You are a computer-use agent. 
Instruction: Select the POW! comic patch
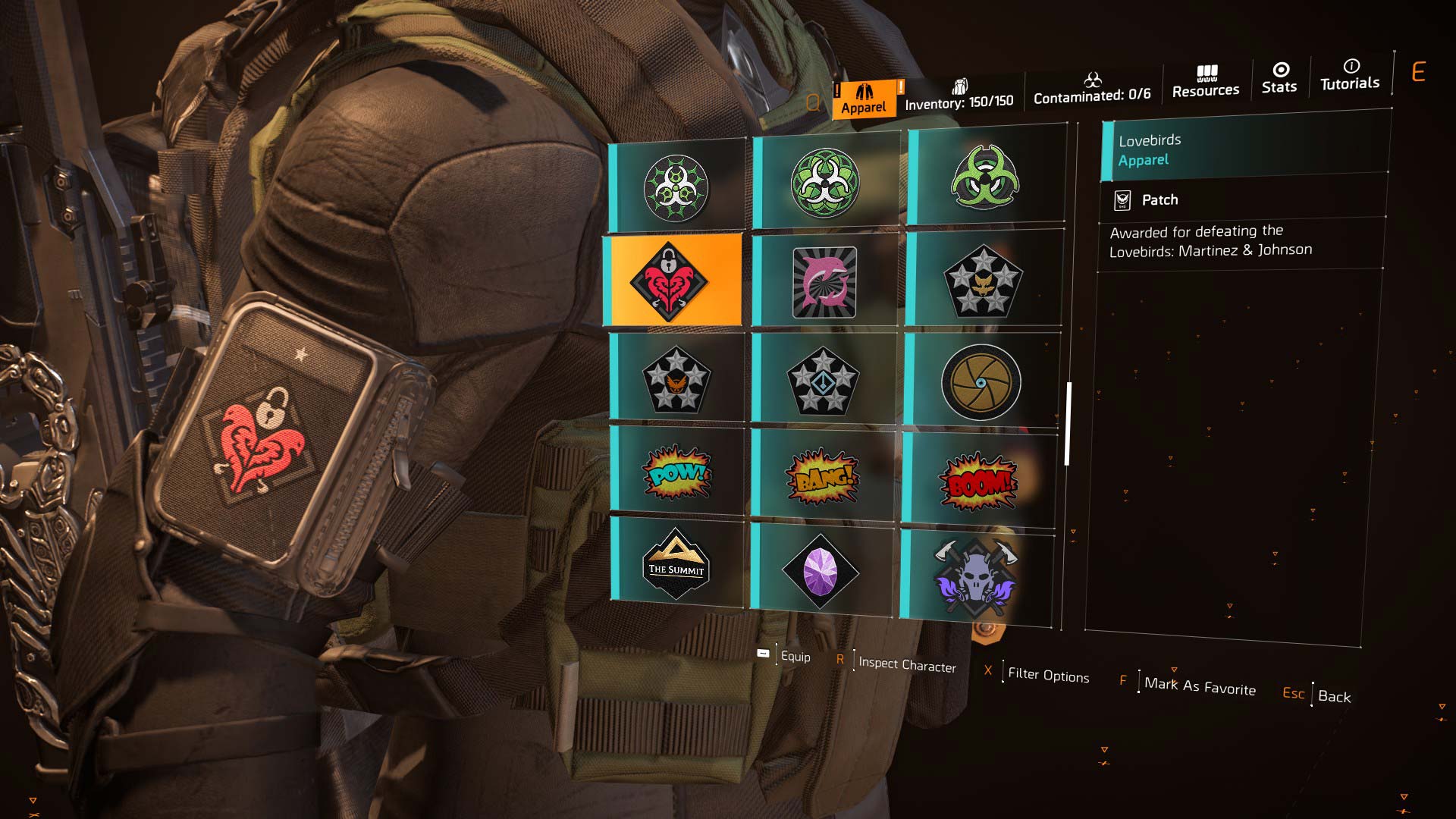677,472
